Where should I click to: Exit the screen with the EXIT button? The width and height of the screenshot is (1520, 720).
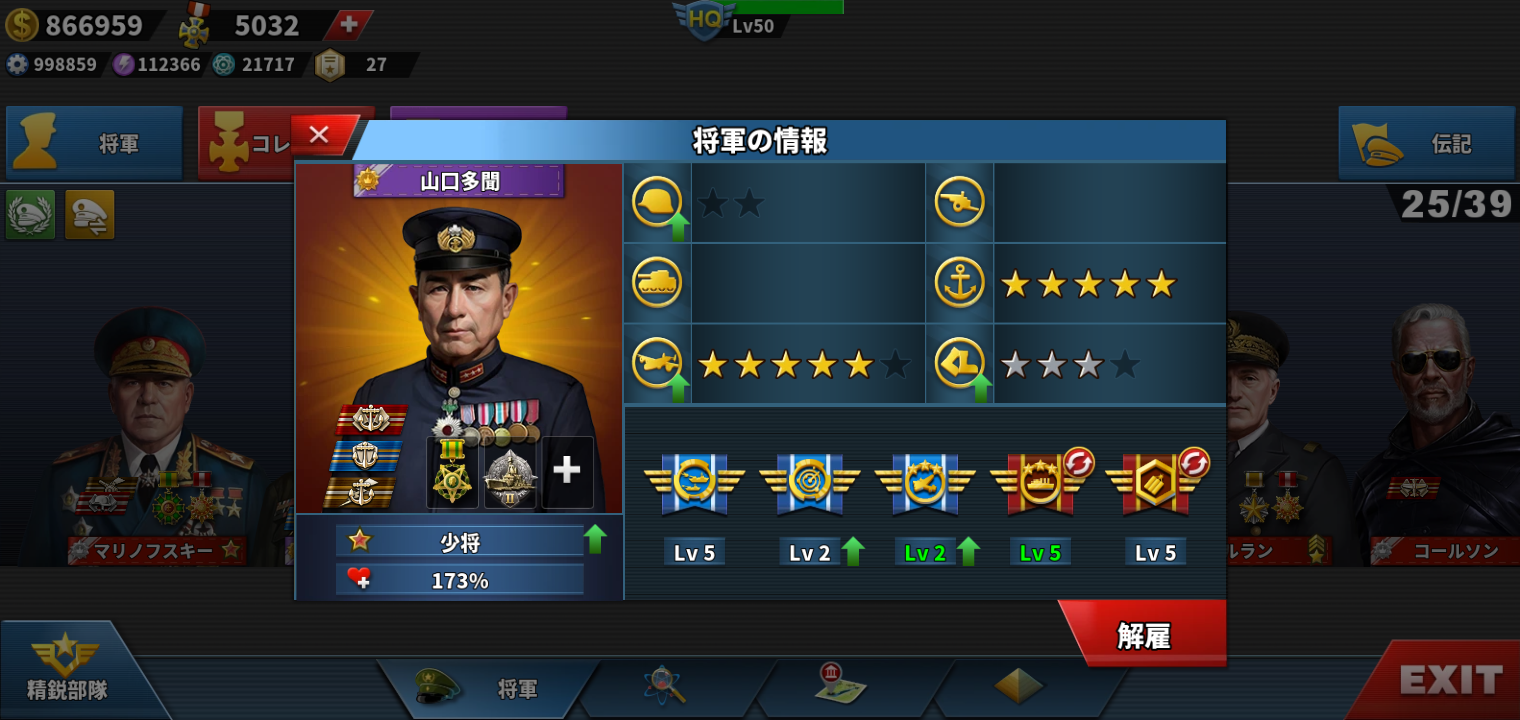1451,681
